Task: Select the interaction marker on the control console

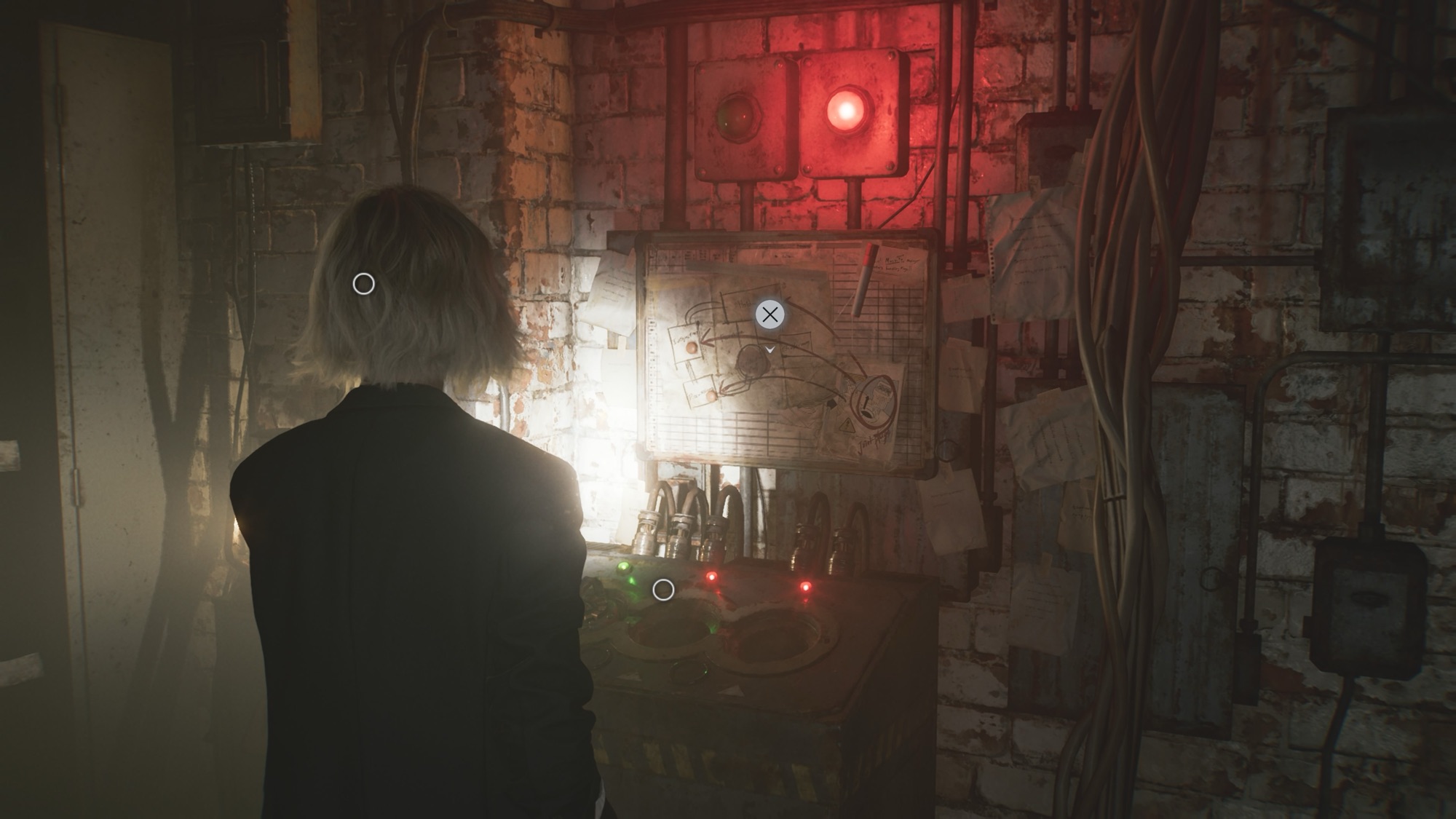Action: tap(662, 590)
